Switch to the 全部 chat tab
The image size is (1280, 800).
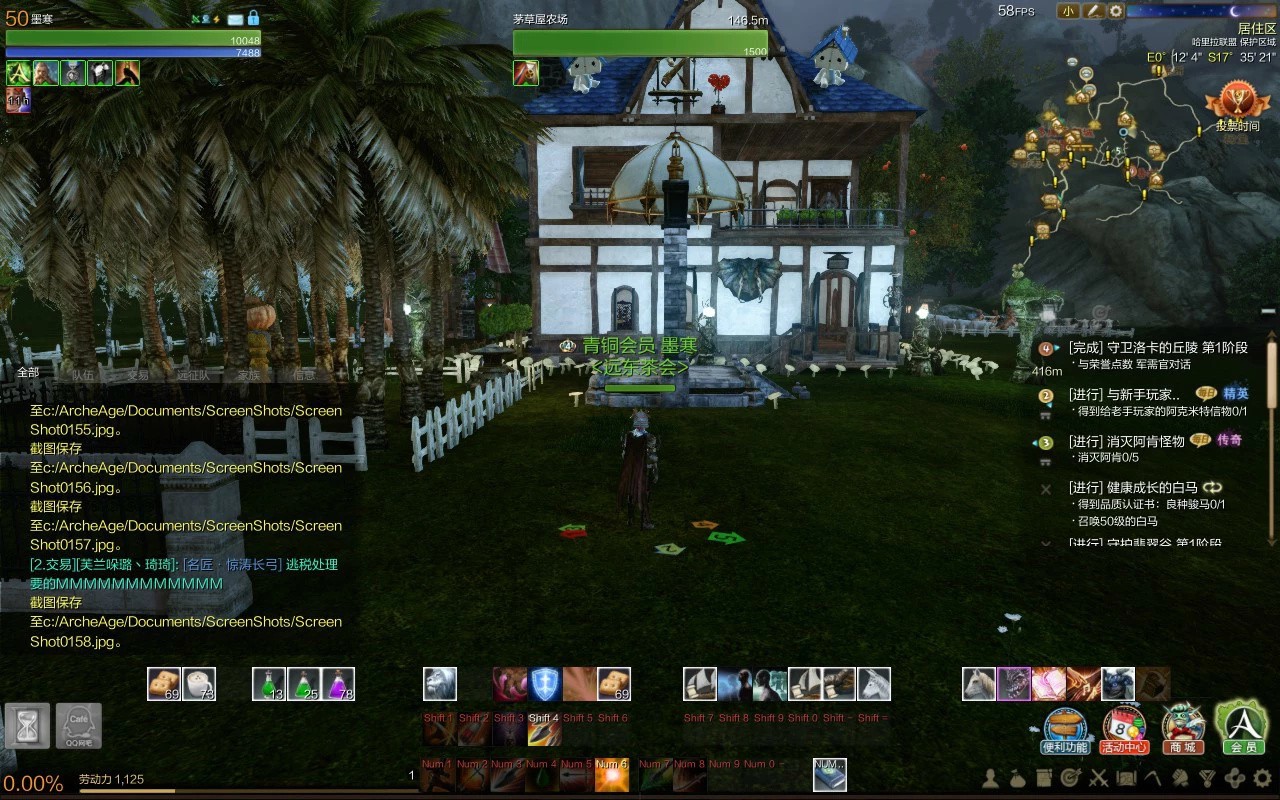28,373
